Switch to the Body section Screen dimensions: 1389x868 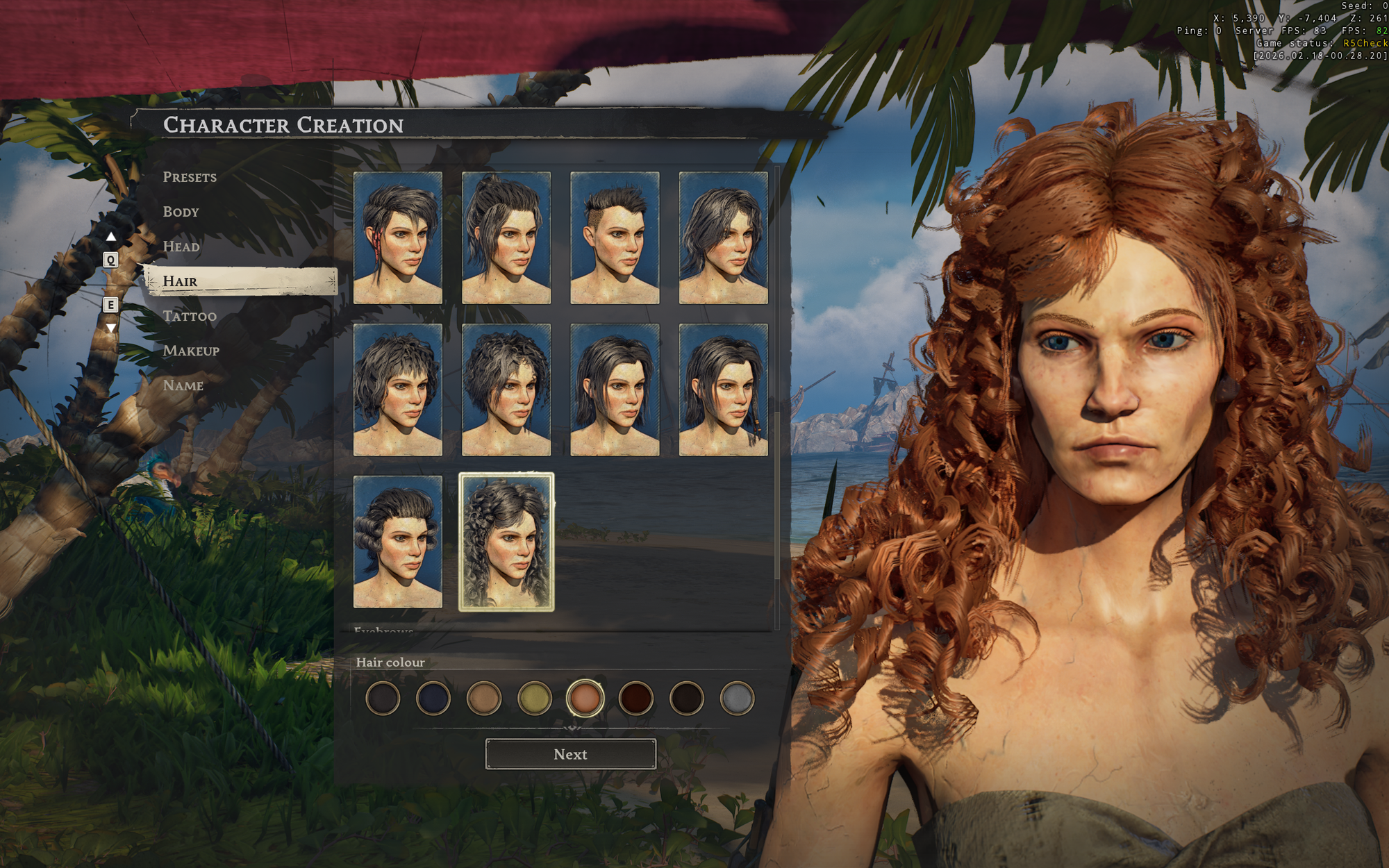coord(181,212)
